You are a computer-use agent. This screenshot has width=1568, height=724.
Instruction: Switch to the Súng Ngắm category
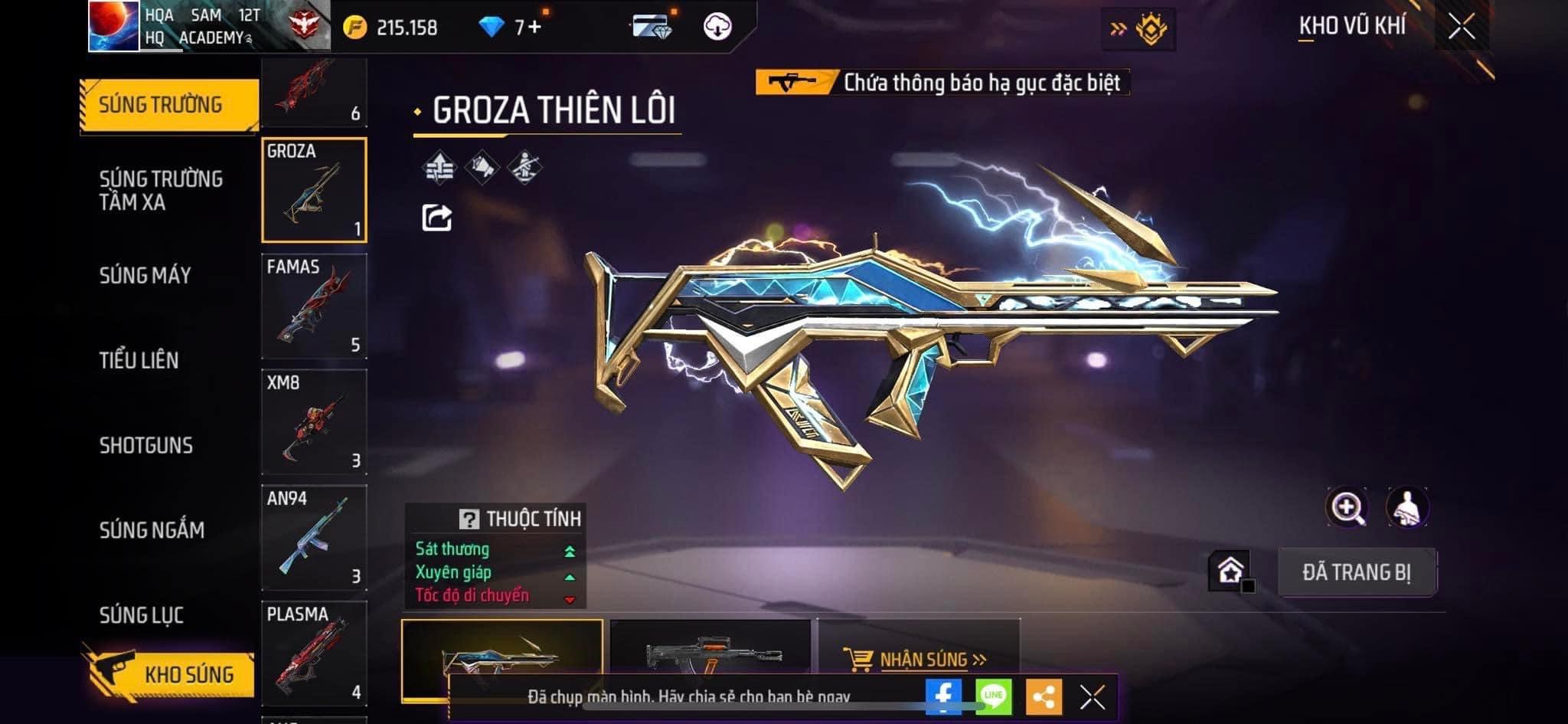point(152,529)
